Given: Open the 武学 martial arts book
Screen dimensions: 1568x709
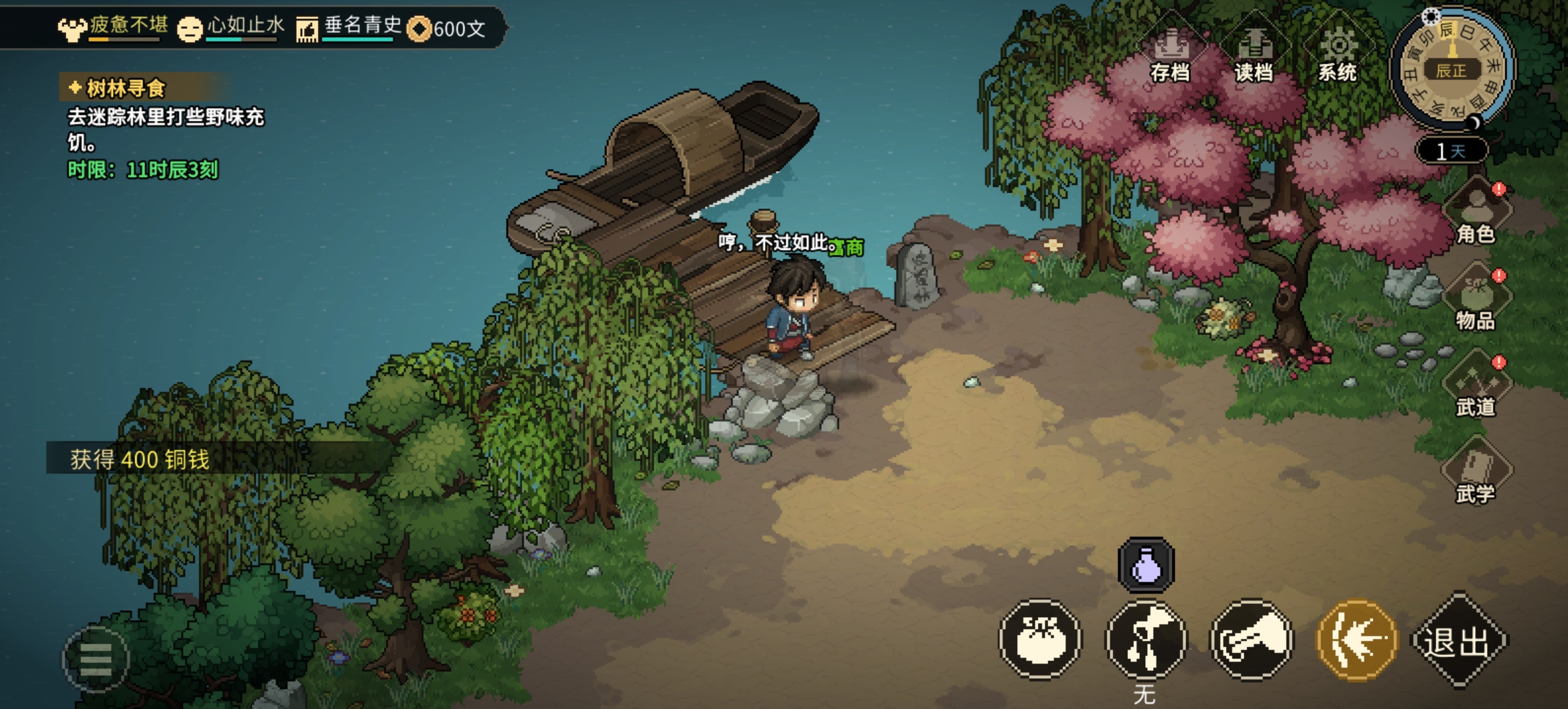Looking at the screenshot, I should click(1476, 474).
